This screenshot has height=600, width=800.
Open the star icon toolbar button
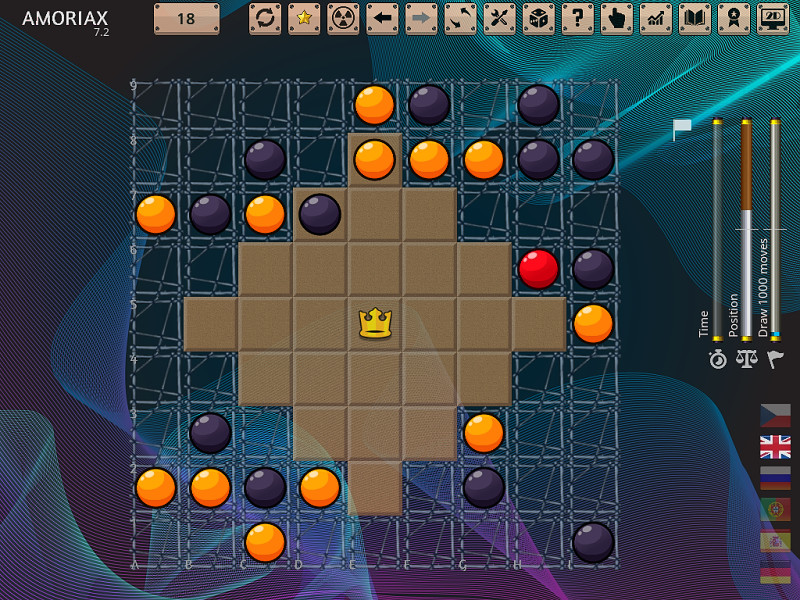point(304,18)
